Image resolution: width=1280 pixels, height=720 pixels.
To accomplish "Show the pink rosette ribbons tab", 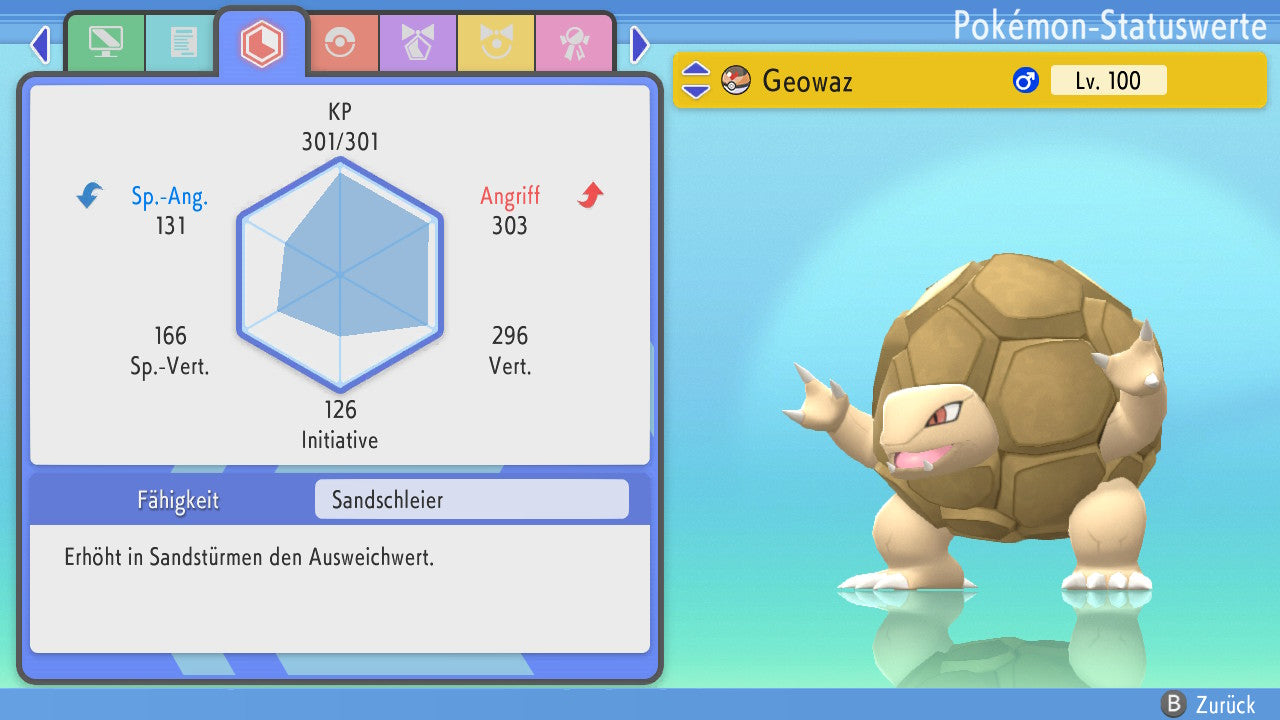I will click(x=573, y=42).
